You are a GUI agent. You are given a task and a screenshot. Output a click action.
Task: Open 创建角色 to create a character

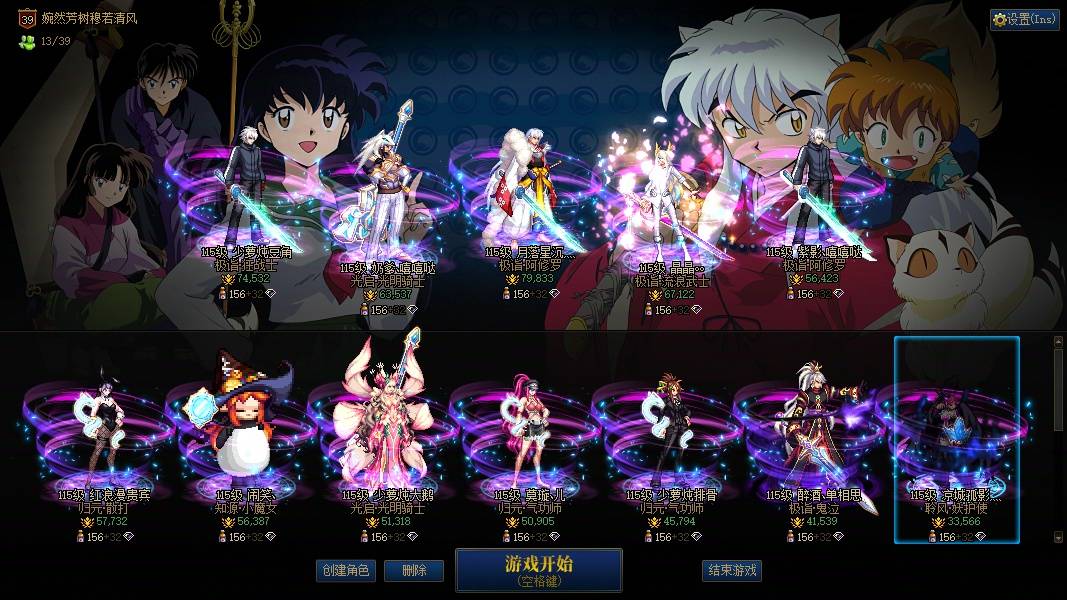pos(345,571)
